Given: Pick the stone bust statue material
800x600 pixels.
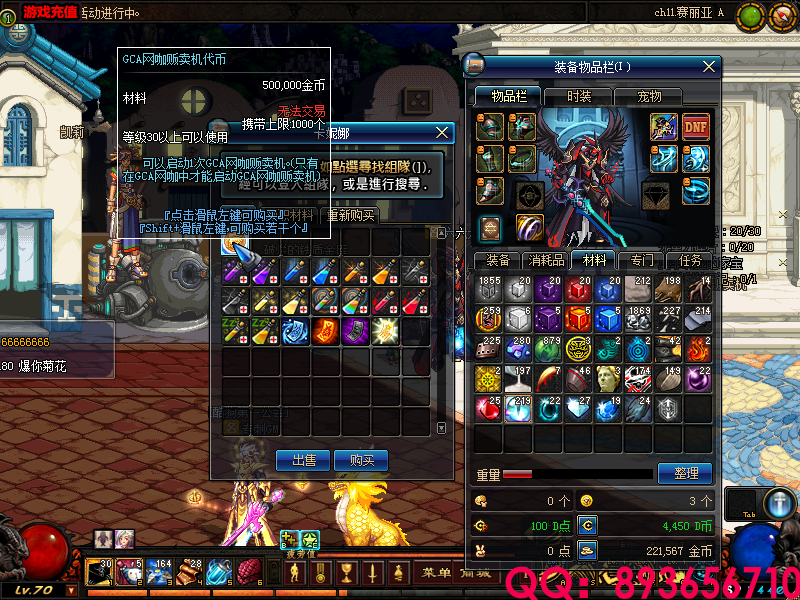Looking at the screenshot, I should (x=608, y=378).
